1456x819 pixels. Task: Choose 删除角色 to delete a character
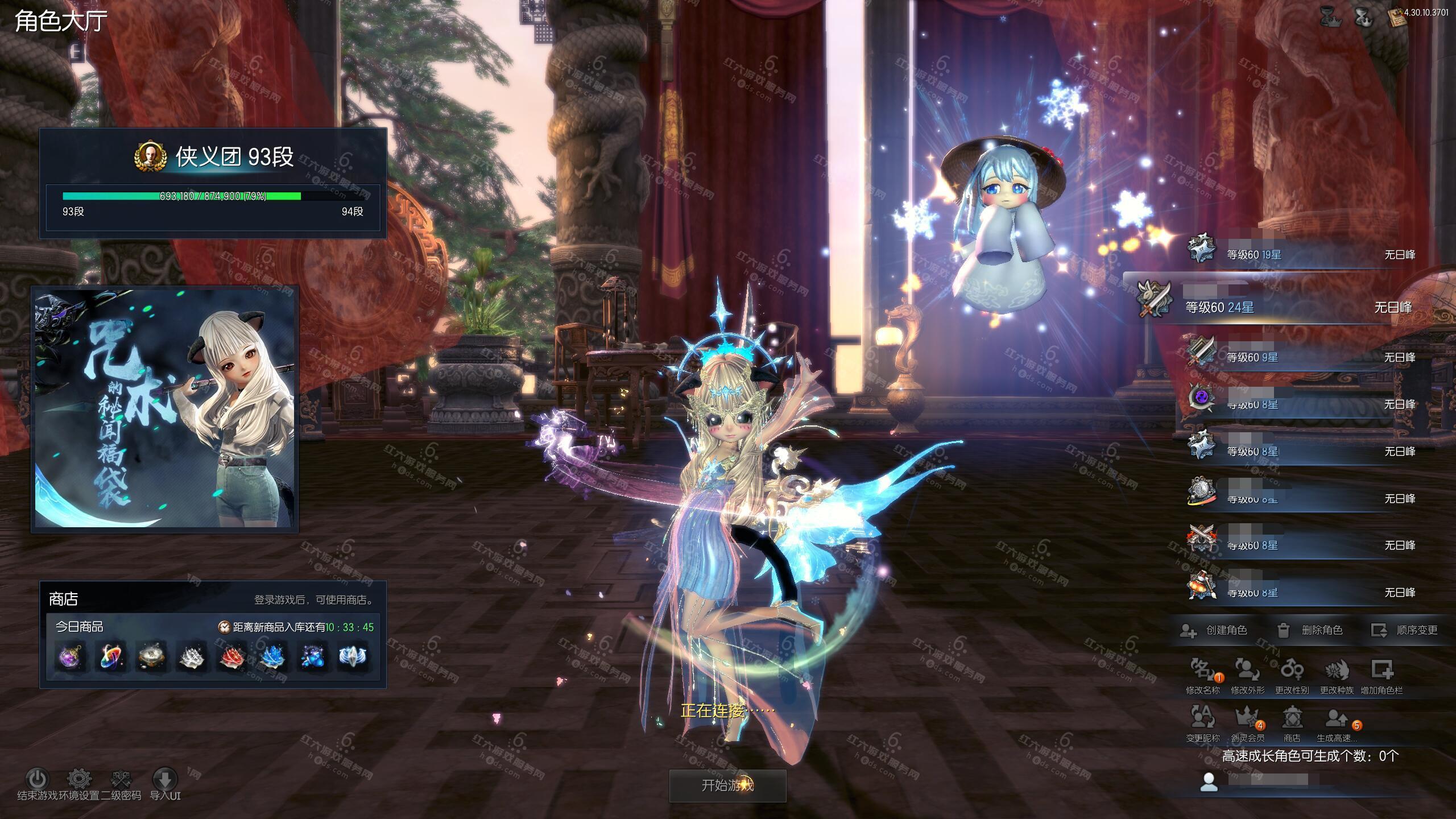click(1310, 630)
